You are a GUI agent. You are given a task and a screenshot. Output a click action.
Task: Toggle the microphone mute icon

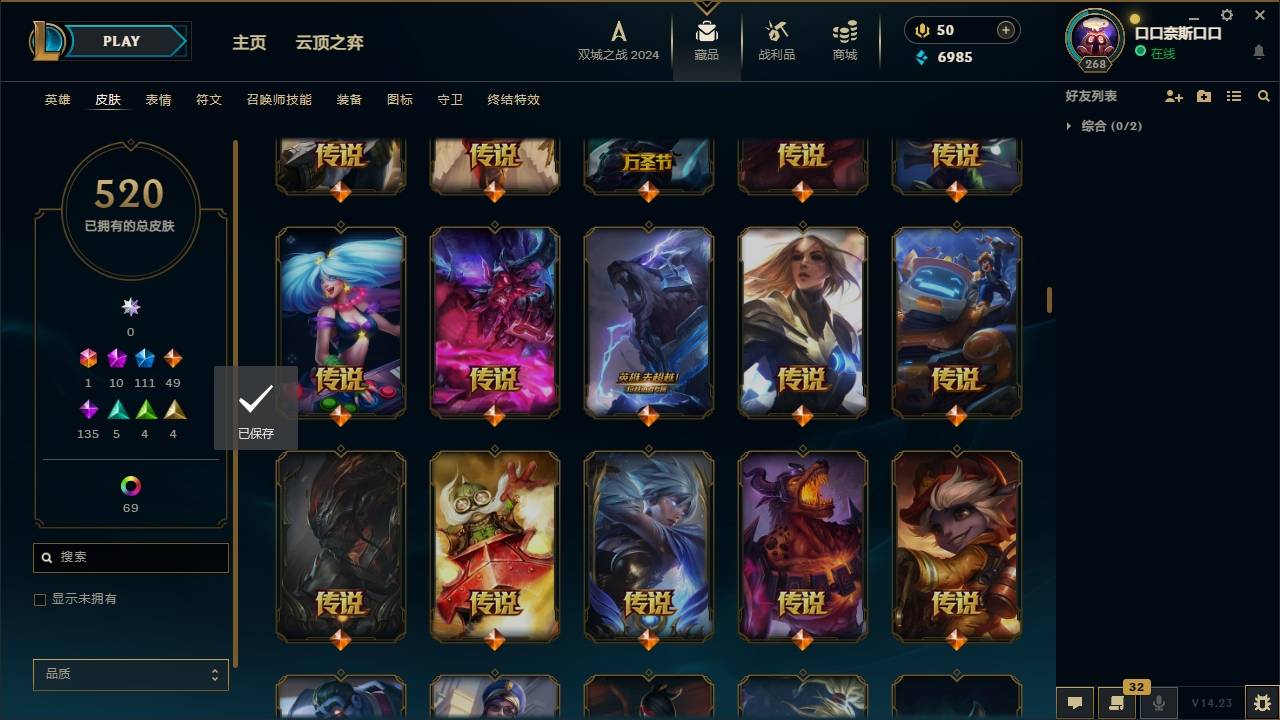click(x=1160, y=703)
